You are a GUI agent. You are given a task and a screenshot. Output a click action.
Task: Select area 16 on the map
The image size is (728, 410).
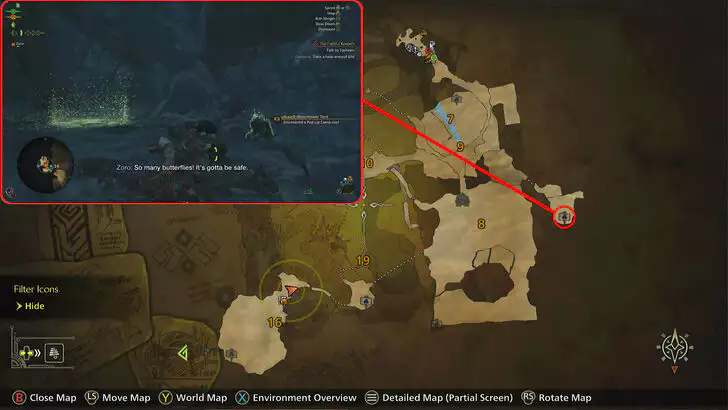(274, 322)
